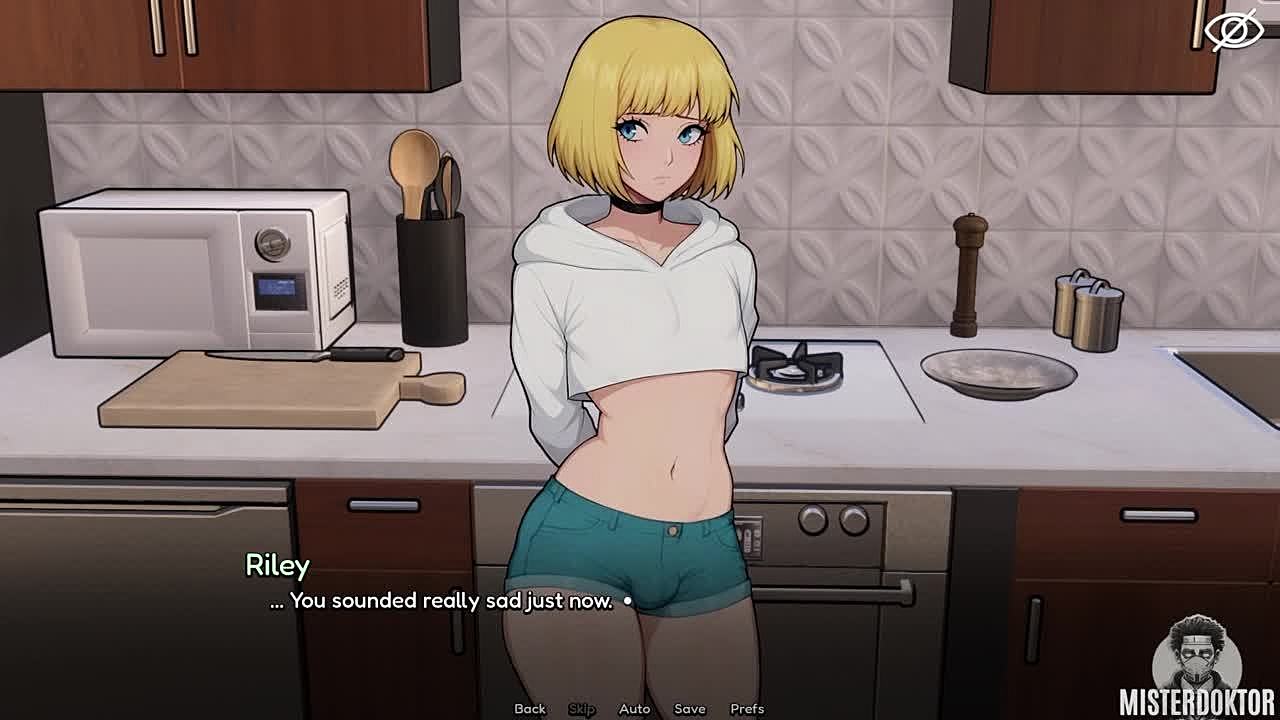Enable Auto dialogue advance
1280x720 pixels.
click(634, 709)
